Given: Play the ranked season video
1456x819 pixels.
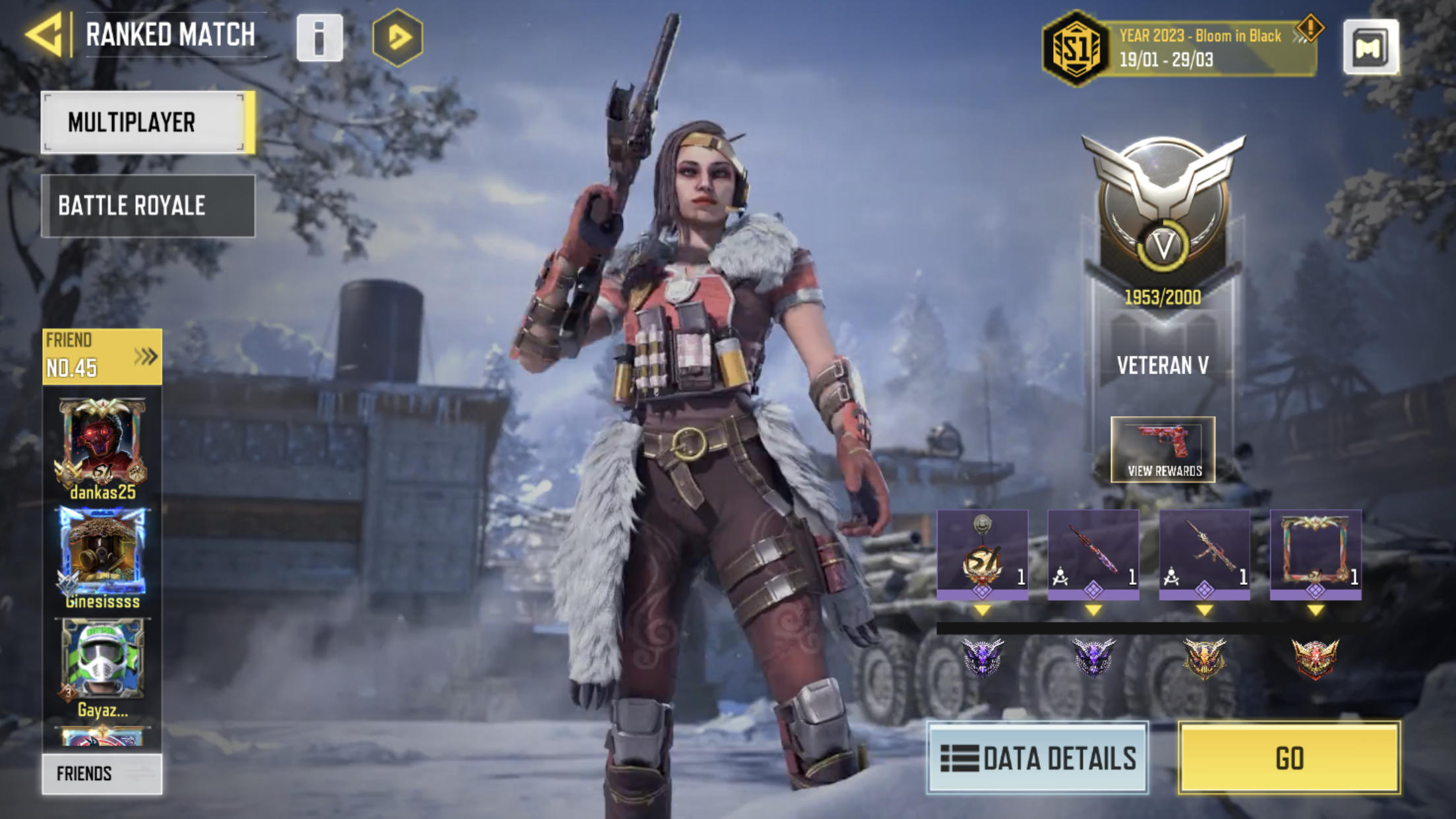Looking at the screenshot, I should (x=398, y=38).
